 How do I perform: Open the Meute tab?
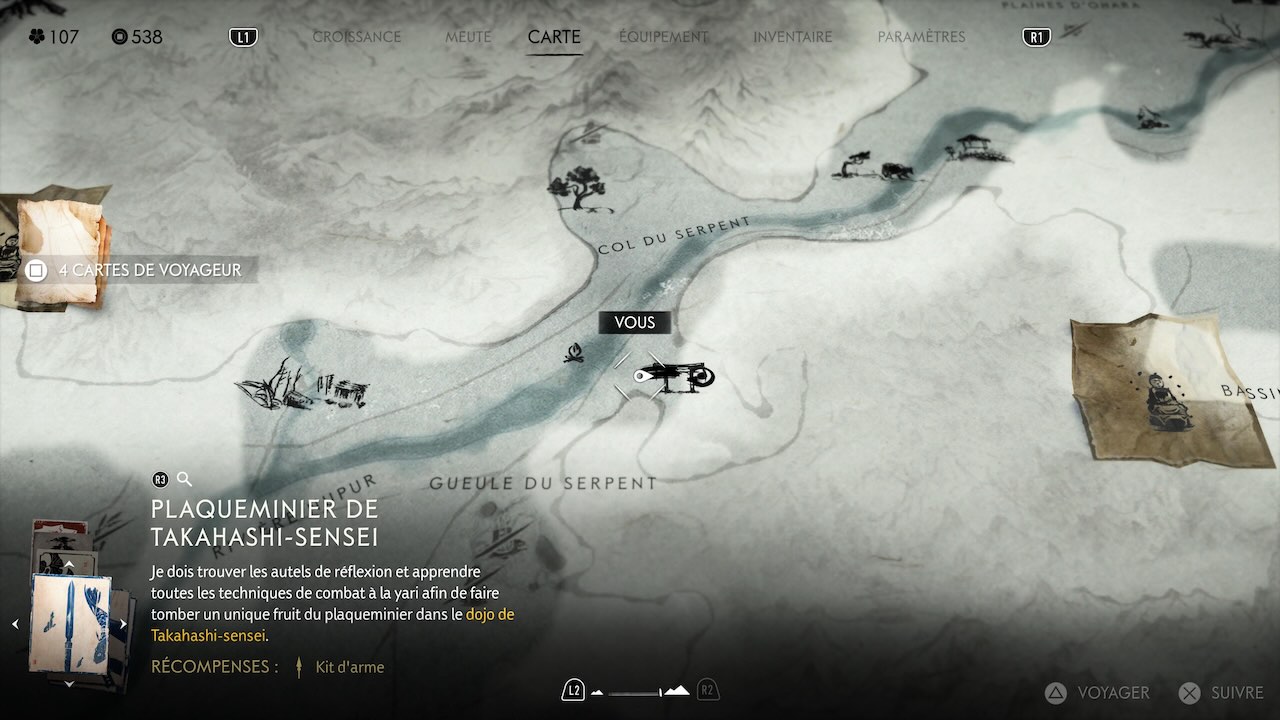pos(468,37)
